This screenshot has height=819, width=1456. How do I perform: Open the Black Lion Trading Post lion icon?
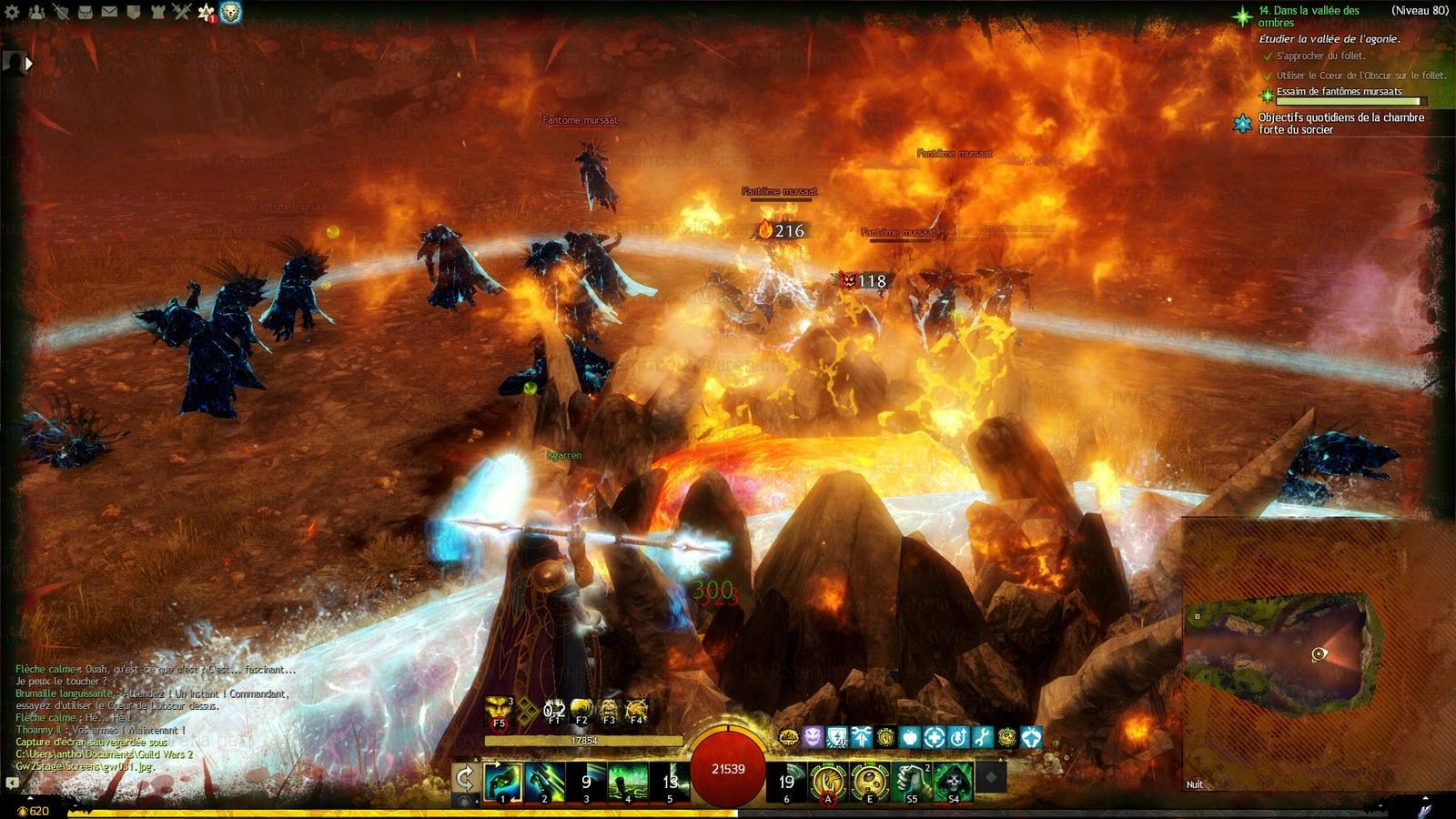[230, 13]
